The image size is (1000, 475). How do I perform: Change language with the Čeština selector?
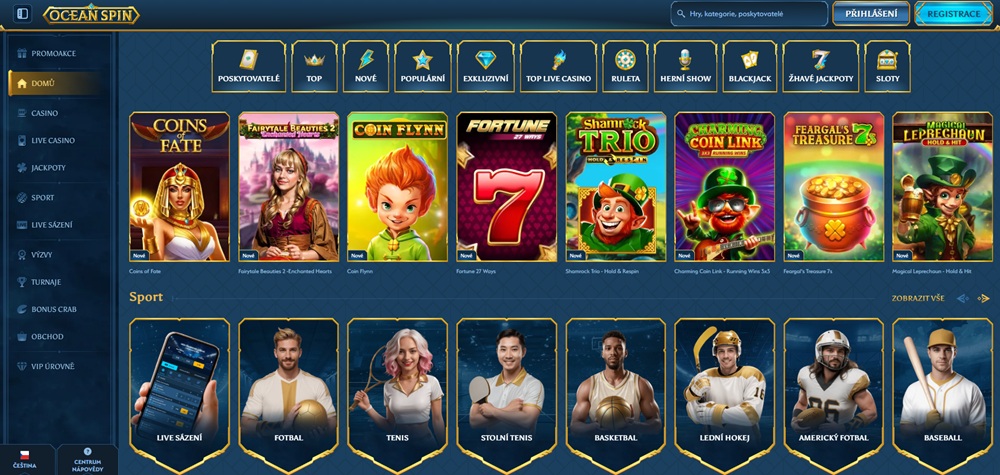coord(25,460)
